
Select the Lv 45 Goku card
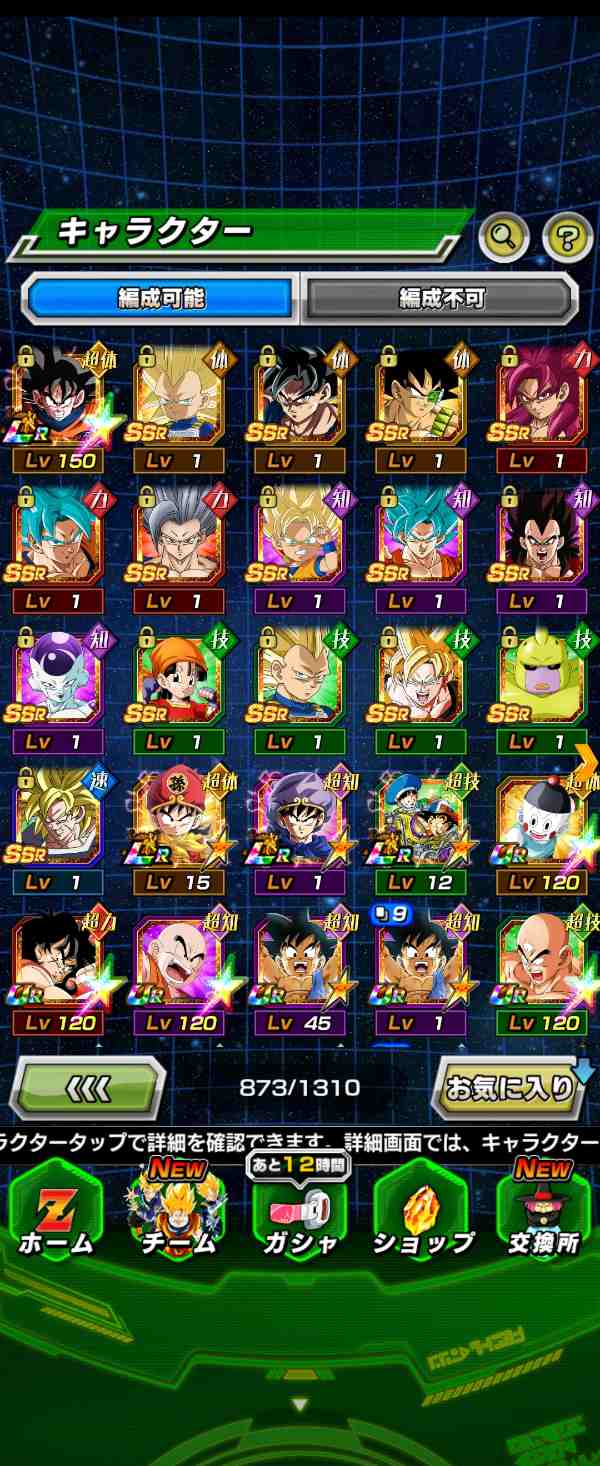(299, 967)
